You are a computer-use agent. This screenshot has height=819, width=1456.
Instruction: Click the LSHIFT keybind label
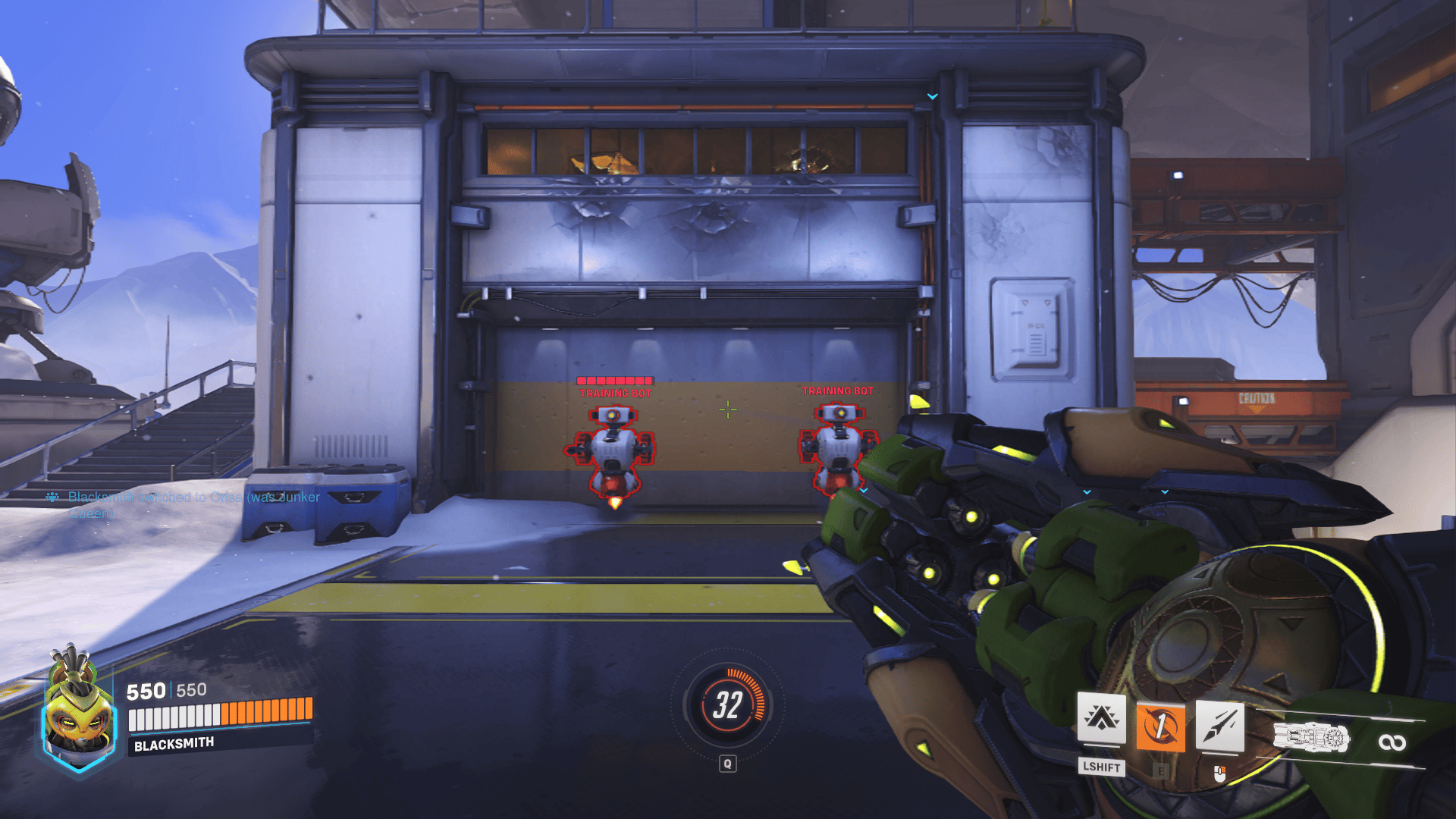pyautogui.click(x=1101, y=767)
